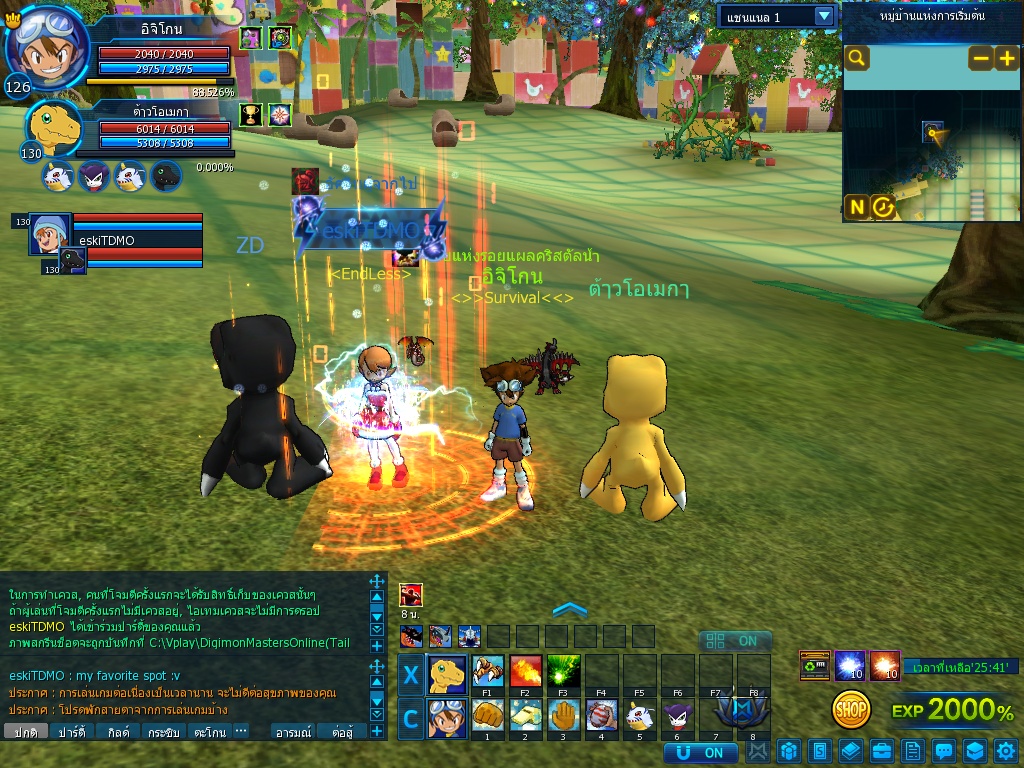The image size is (1024, 768).
Task: Toggle the minimap N compass button
Action: 857,207
